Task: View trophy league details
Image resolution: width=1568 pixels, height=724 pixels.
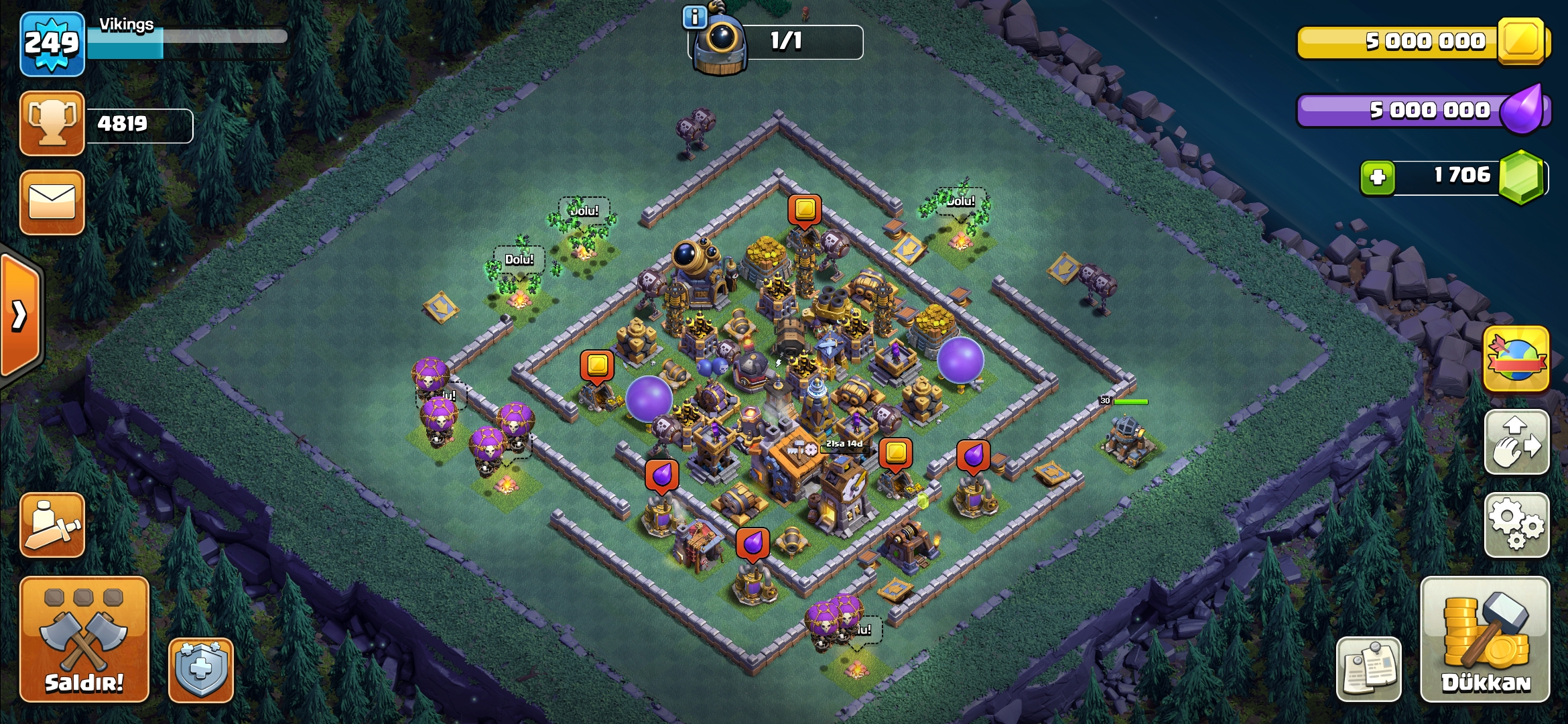Action: [x=52, y=123]
